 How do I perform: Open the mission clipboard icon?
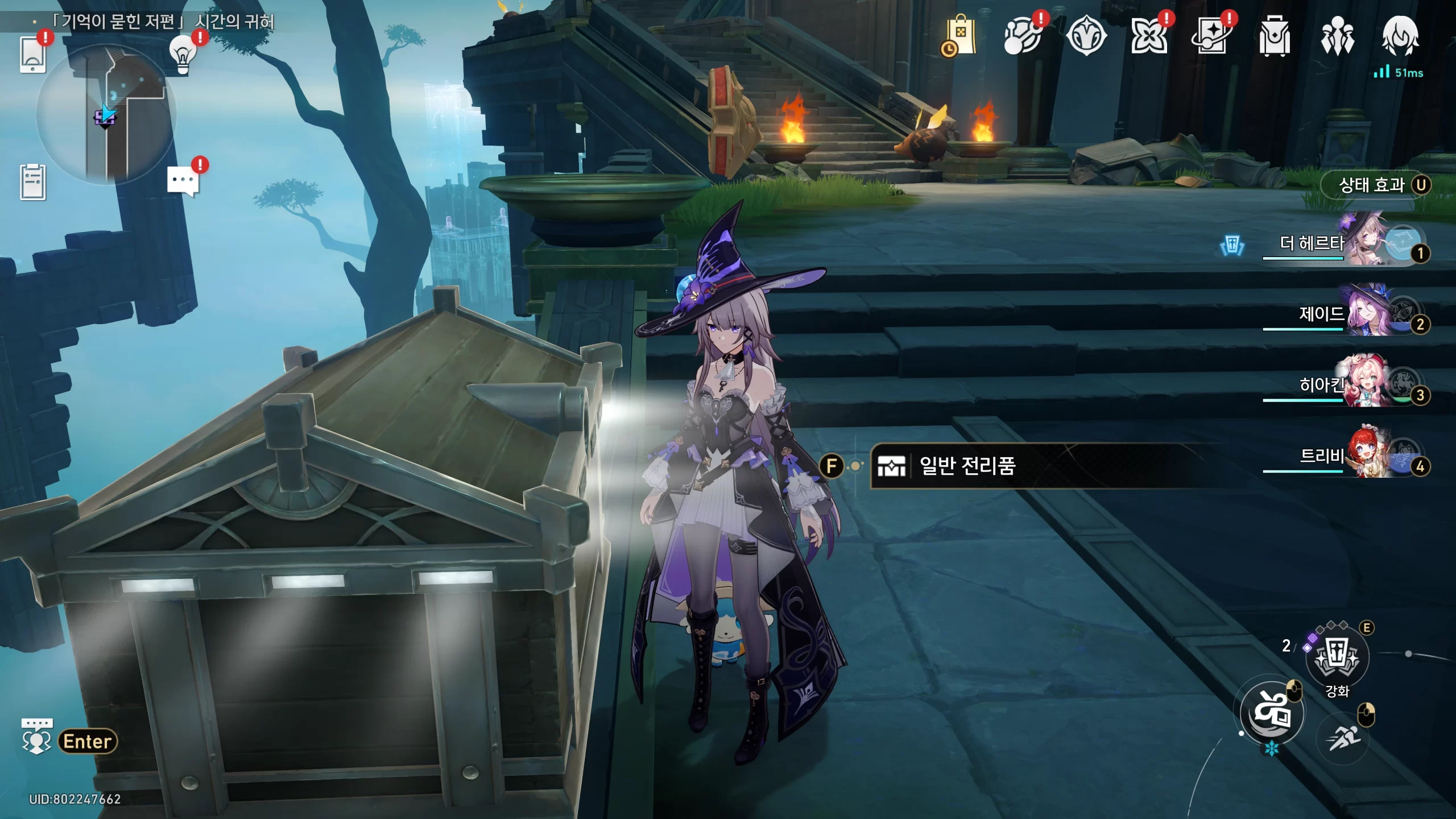pos(32,182)
